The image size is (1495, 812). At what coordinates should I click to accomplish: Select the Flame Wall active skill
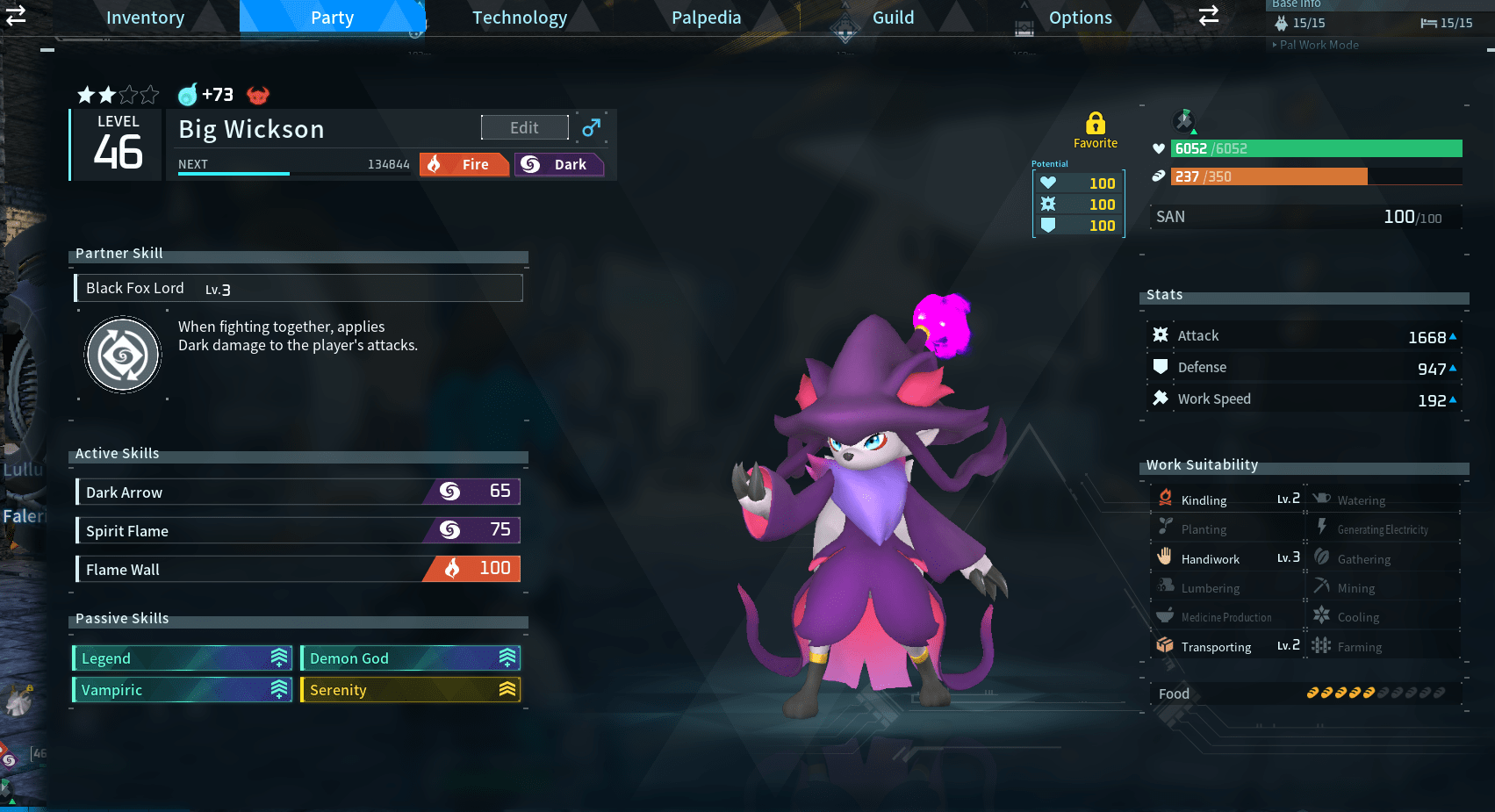click(x=298, y=569)
